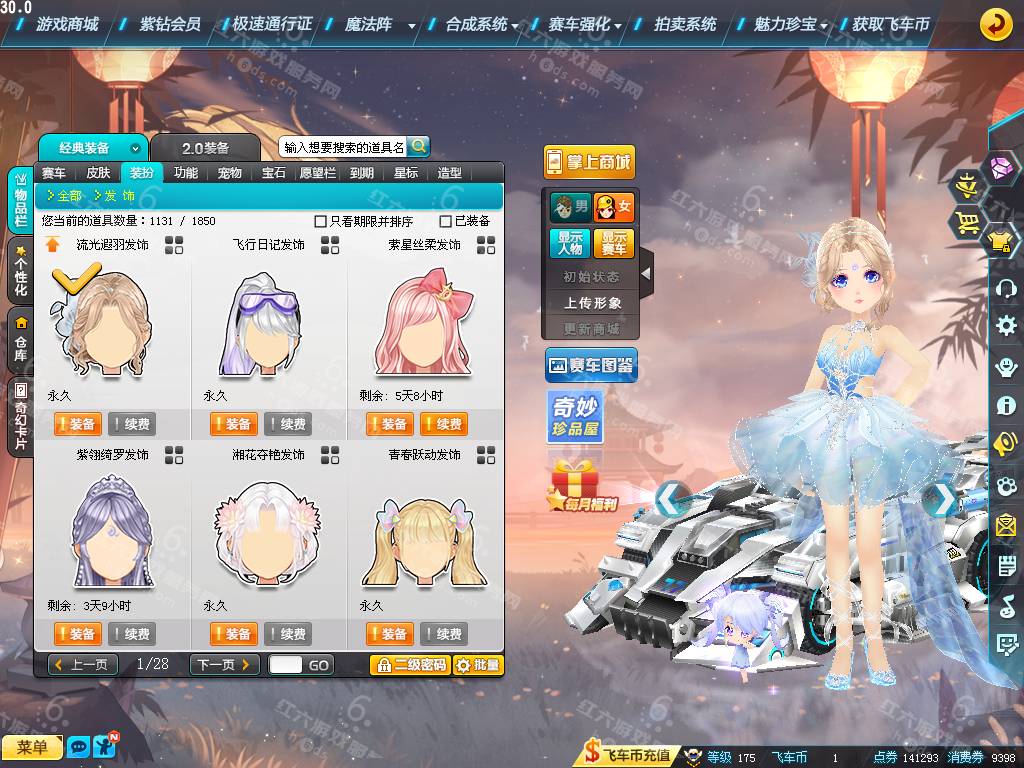Go to the next page with 下一页
Image resolution: width=1024 pixels, height=768 pixels.
coord(225,664)
